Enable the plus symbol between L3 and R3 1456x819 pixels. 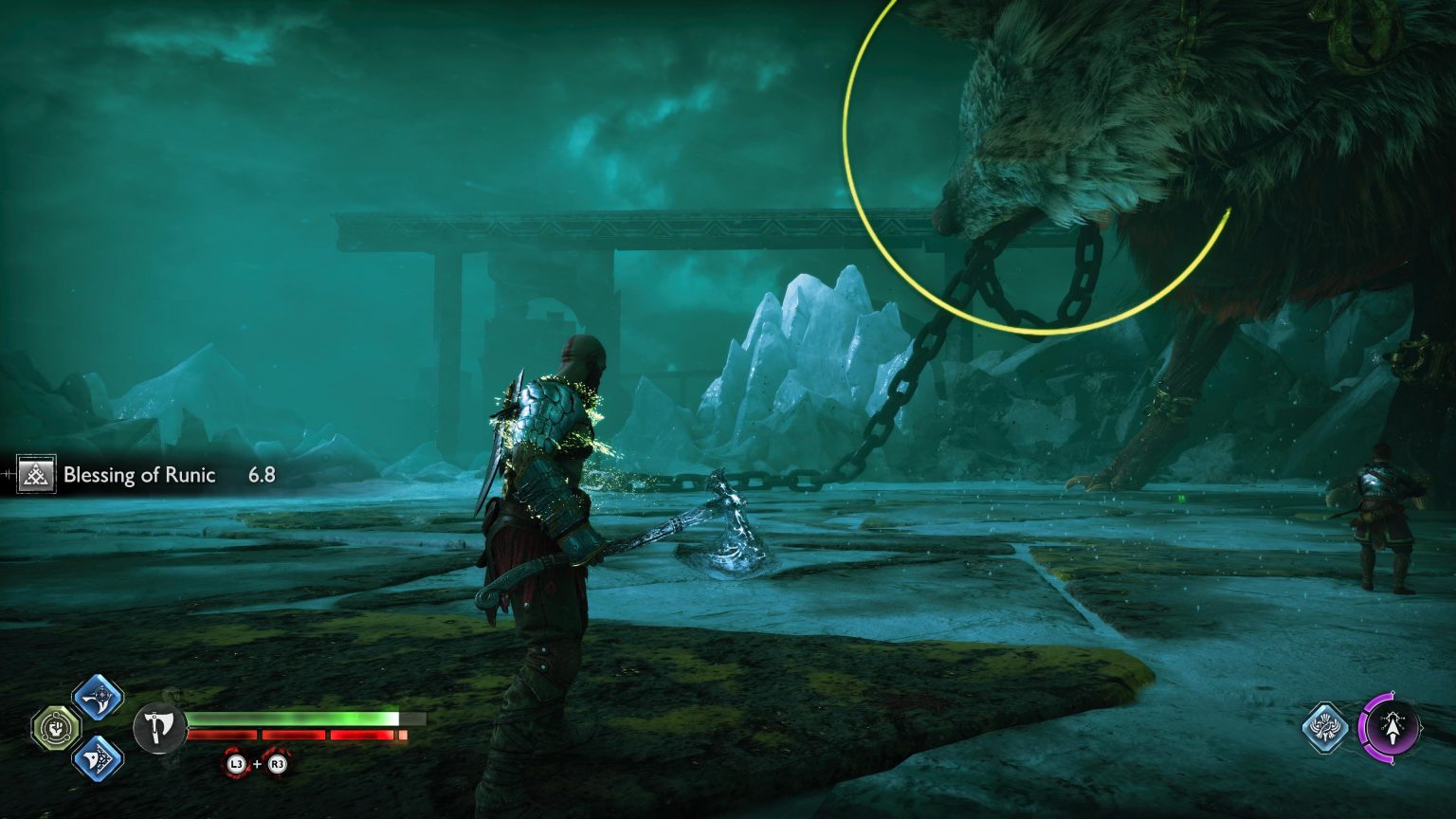click(256, 765)
